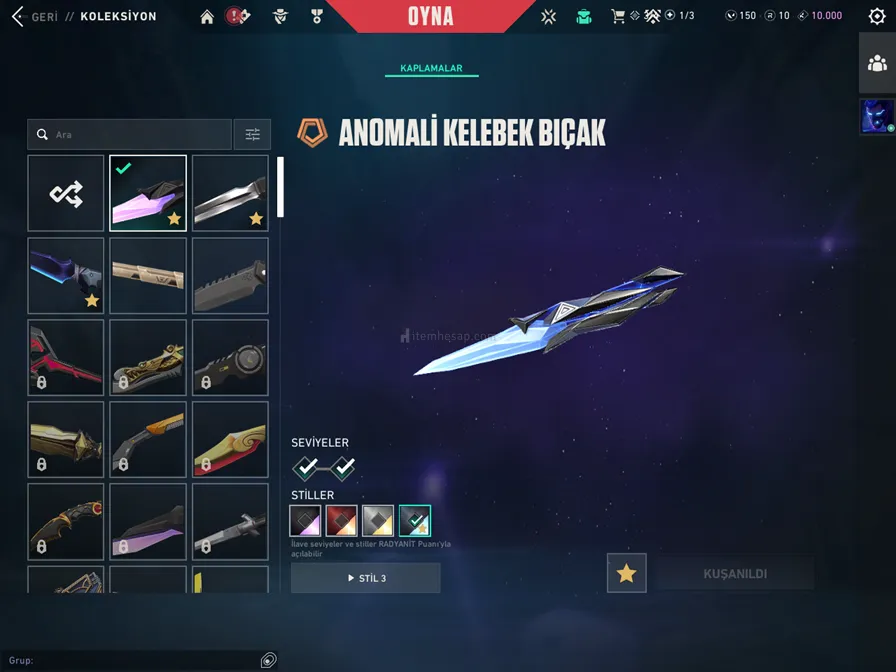Image resolution: width=896 pixels, height=672 pixels.
Task: Select the silver blade knife skin
Action: pos(230,193)
